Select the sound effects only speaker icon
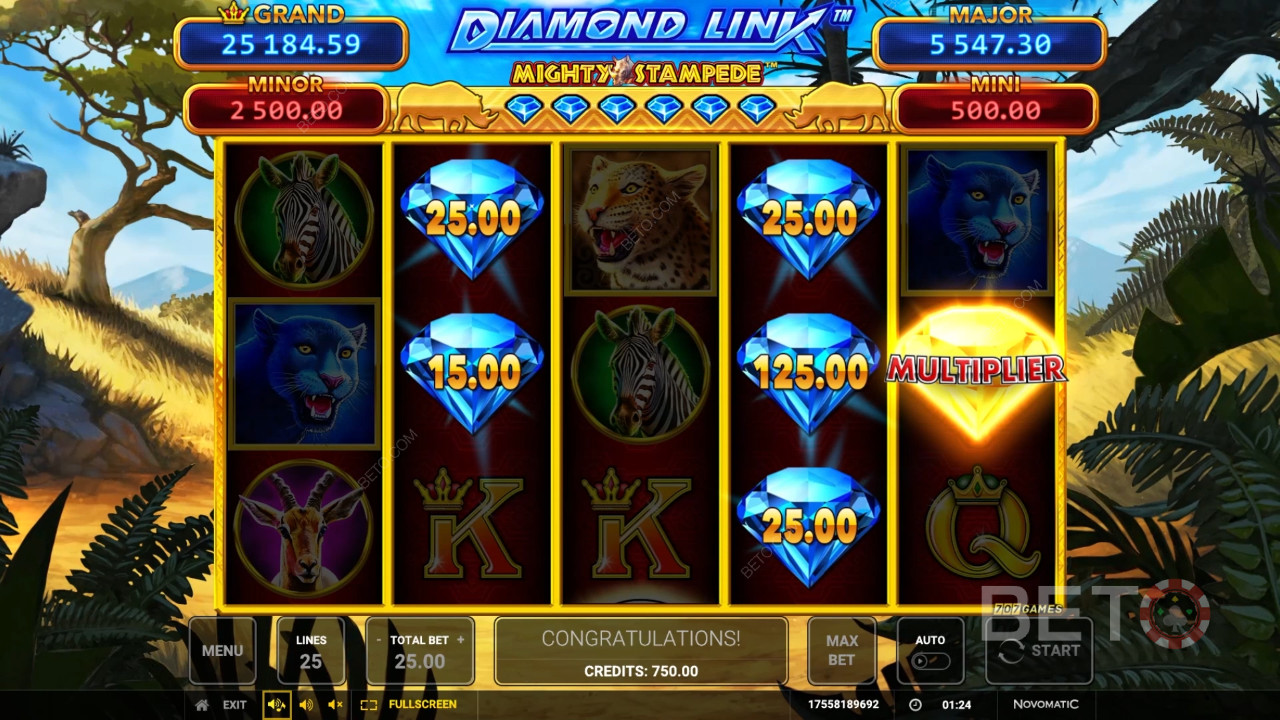Screen dimensions: 1280x720 [306, 705]
